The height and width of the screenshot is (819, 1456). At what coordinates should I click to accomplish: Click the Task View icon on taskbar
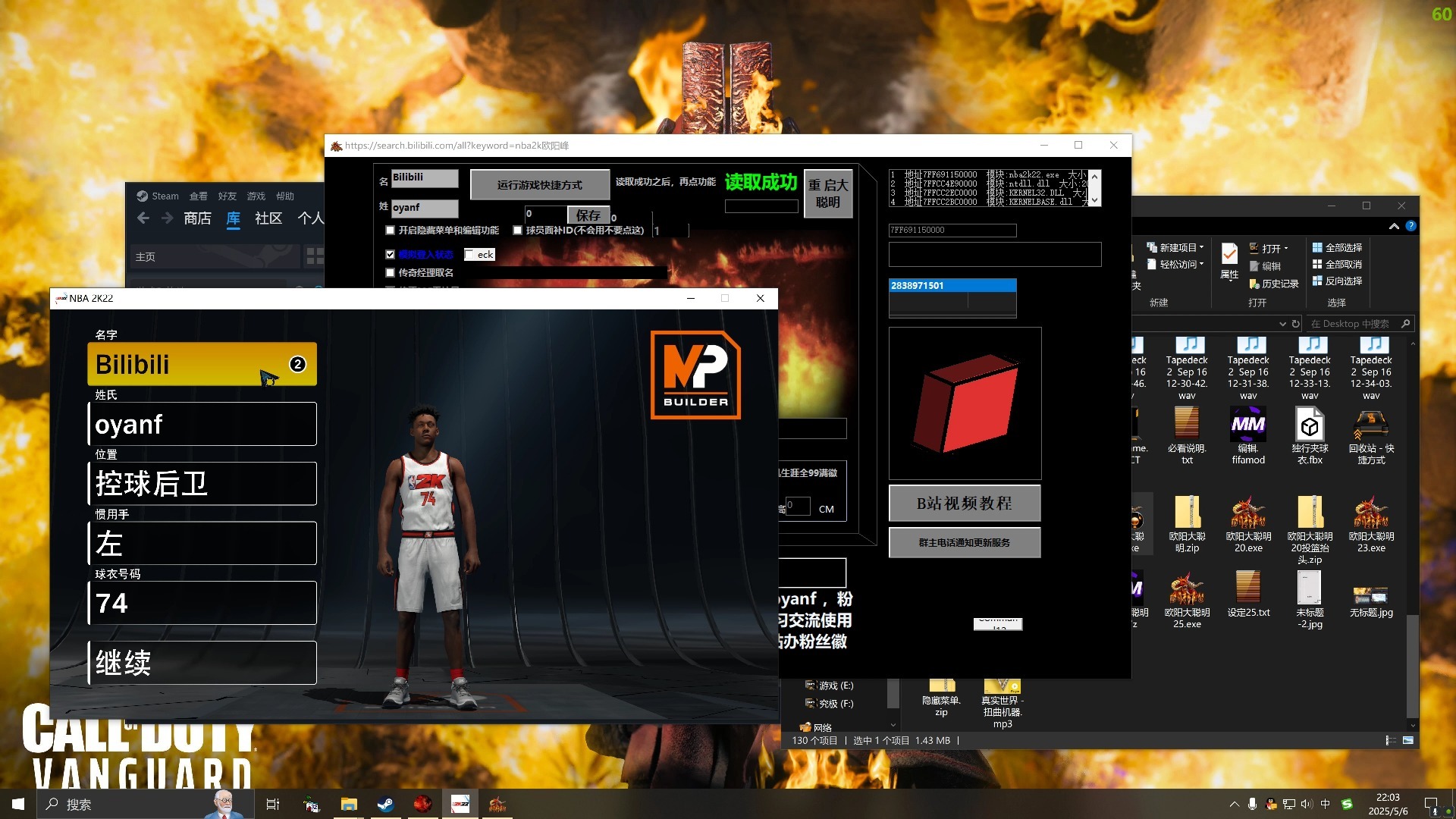pyautogui.click(x=273, y=804)
